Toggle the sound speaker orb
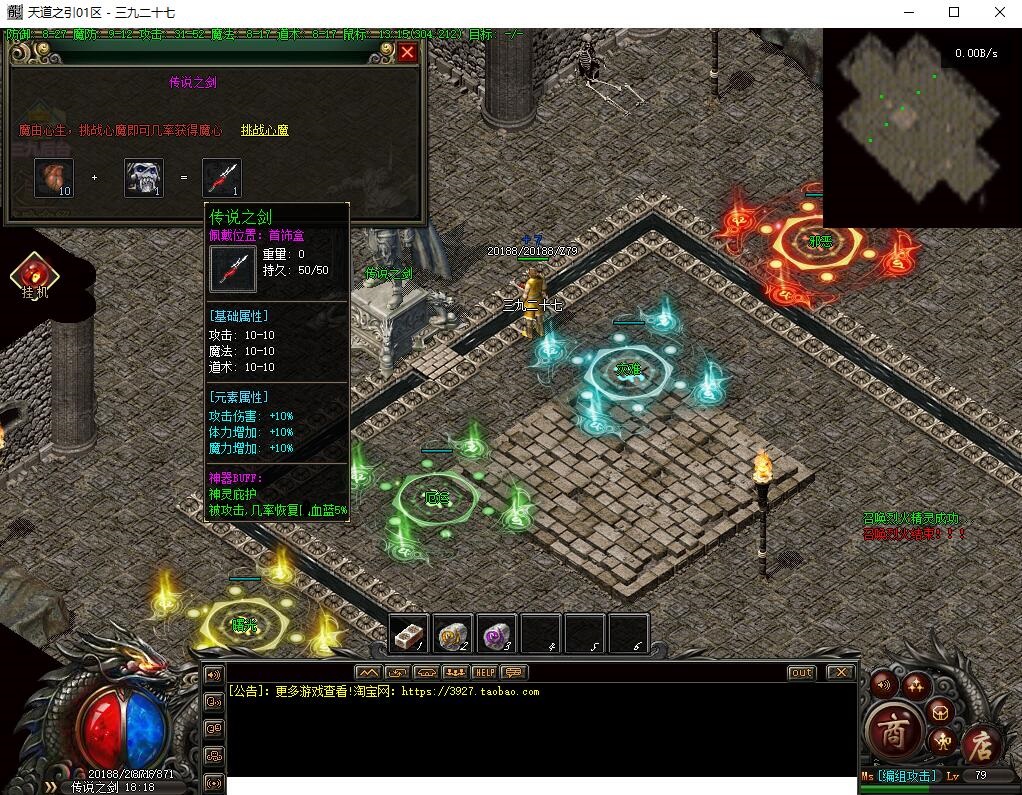Image resolution: width=1022 pixels, height=795 pixels. coord(883,685)
